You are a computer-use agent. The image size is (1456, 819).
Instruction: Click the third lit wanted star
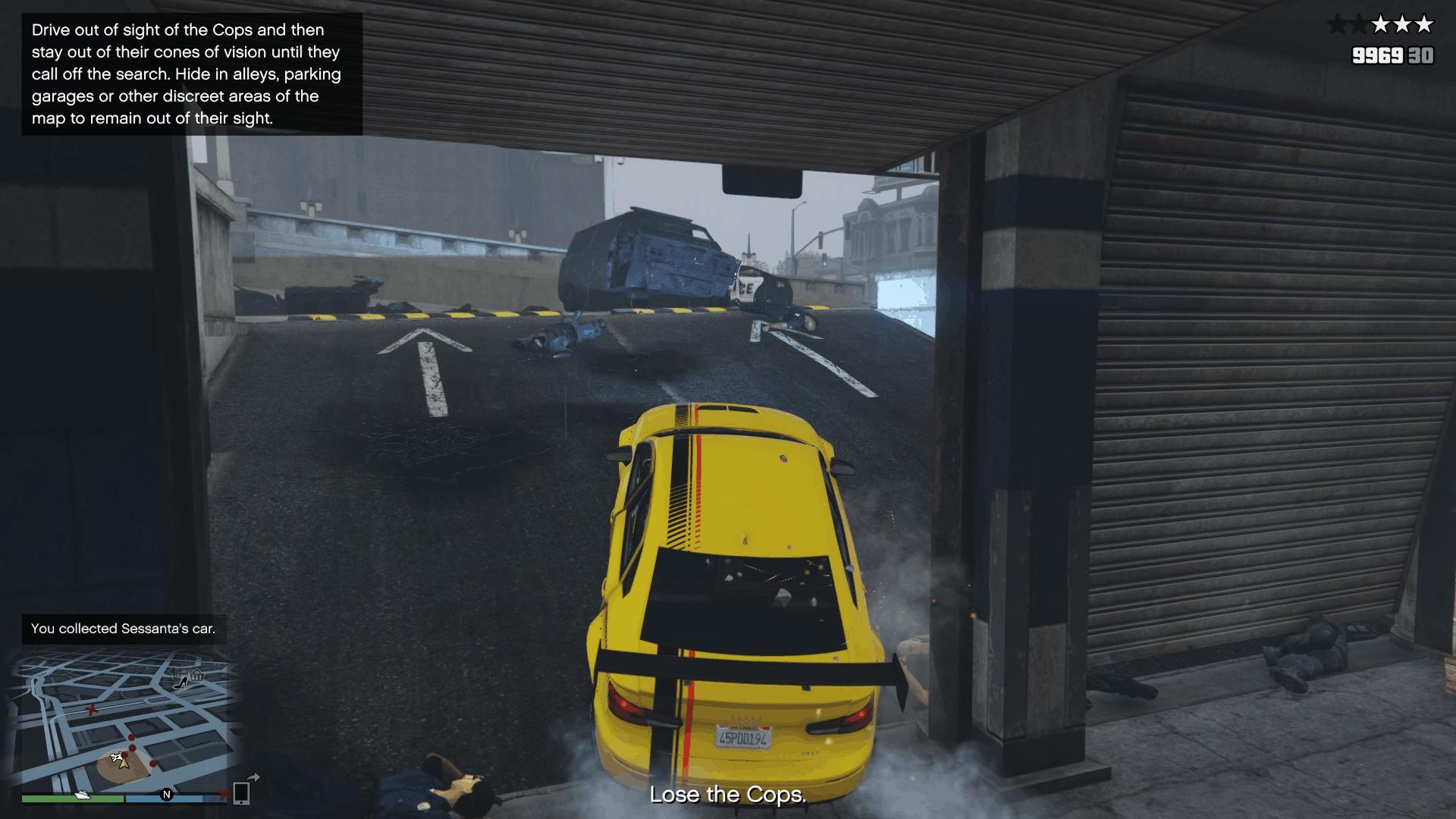1423,24
